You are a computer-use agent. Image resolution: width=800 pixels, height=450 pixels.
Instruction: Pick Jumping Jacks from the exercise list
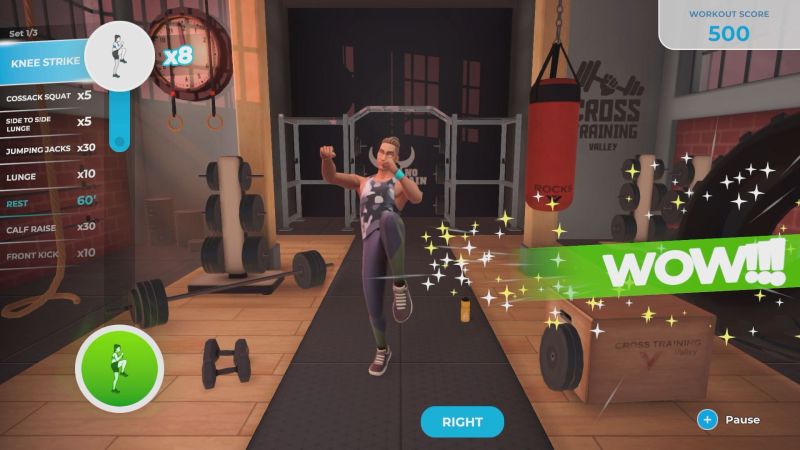pos(50,147)
